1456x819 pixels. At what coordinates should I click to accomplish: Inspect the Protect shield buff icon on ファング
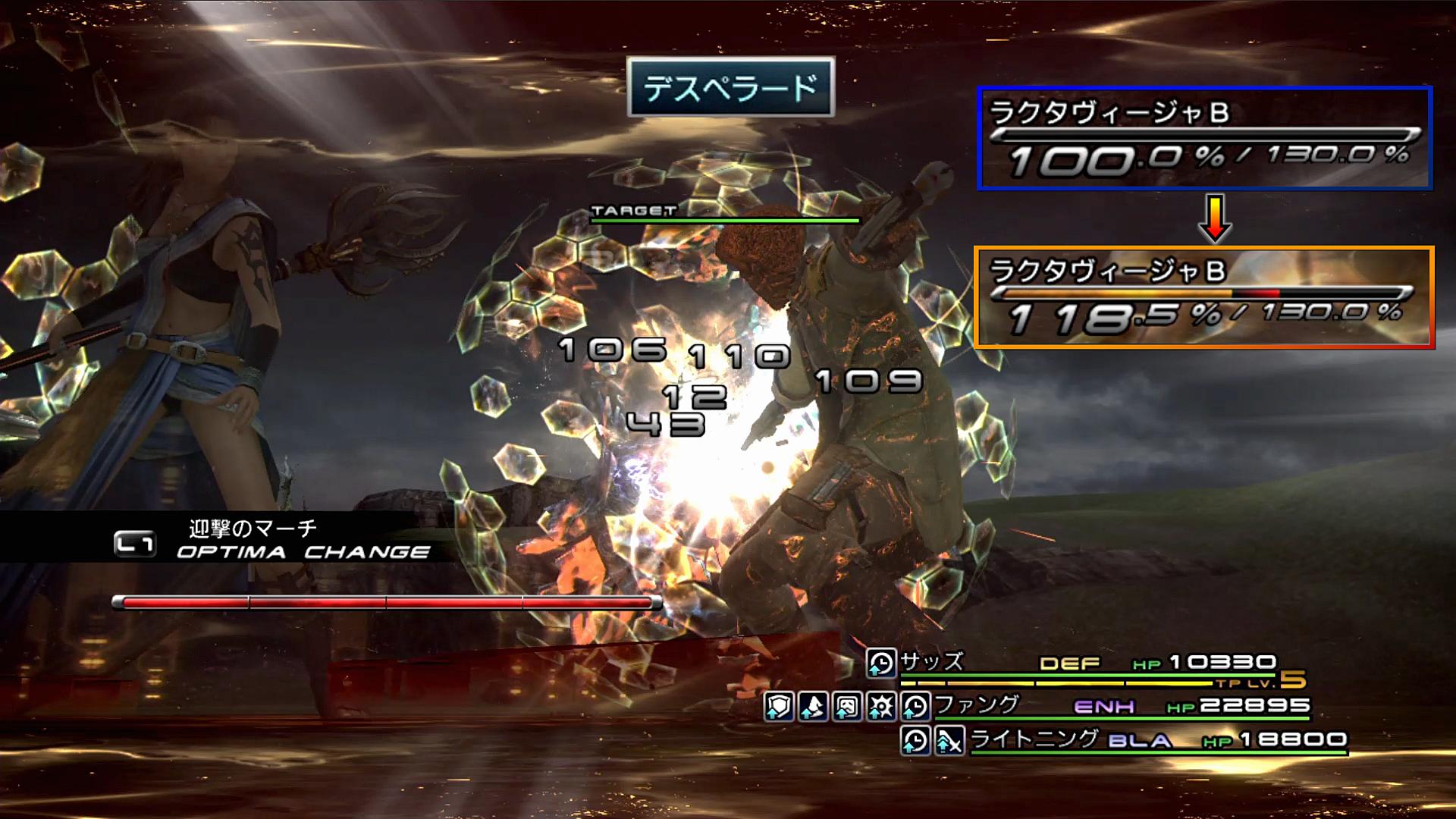click(x=779, y=707)
